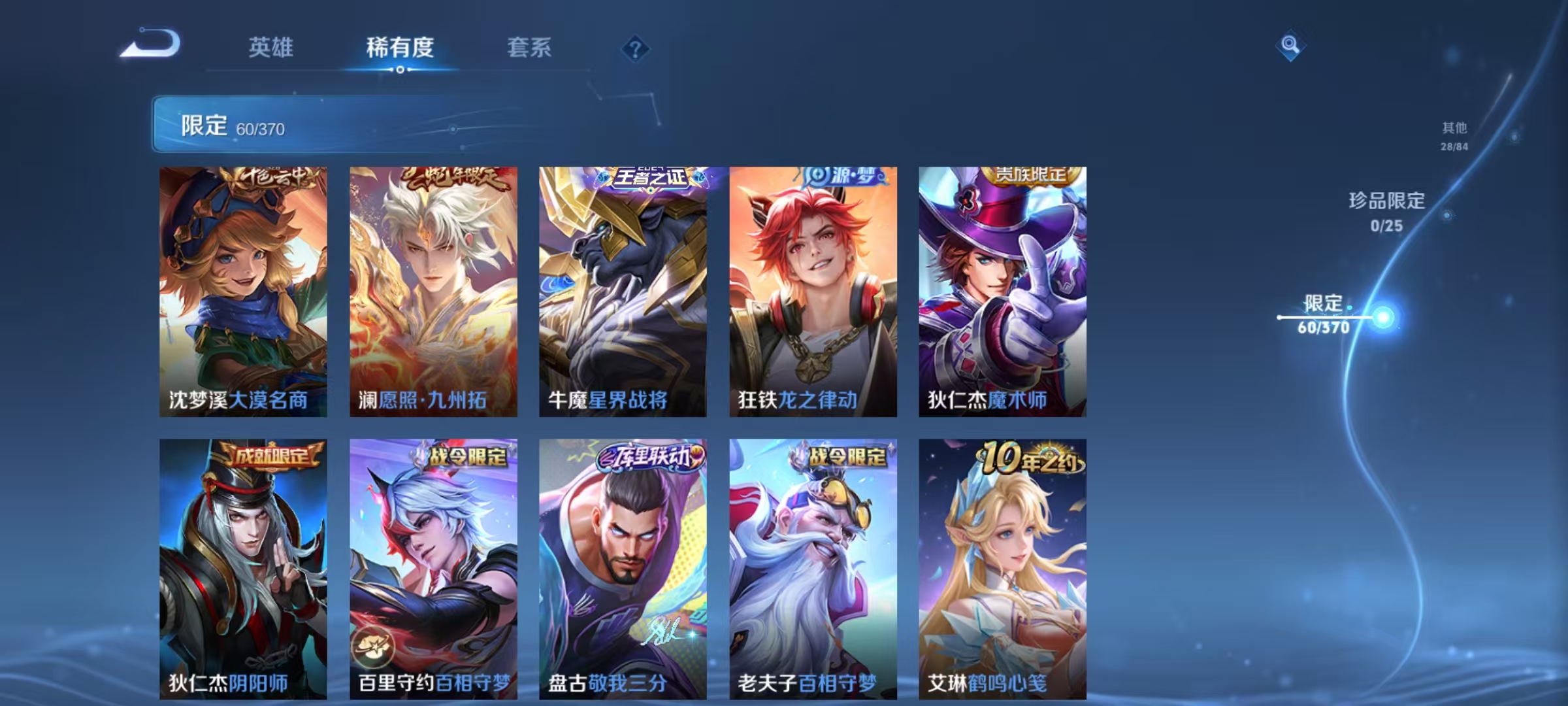Viewport: 1568px width, 706px height.
Task: Open the help question mark icon
Action: 634,48
